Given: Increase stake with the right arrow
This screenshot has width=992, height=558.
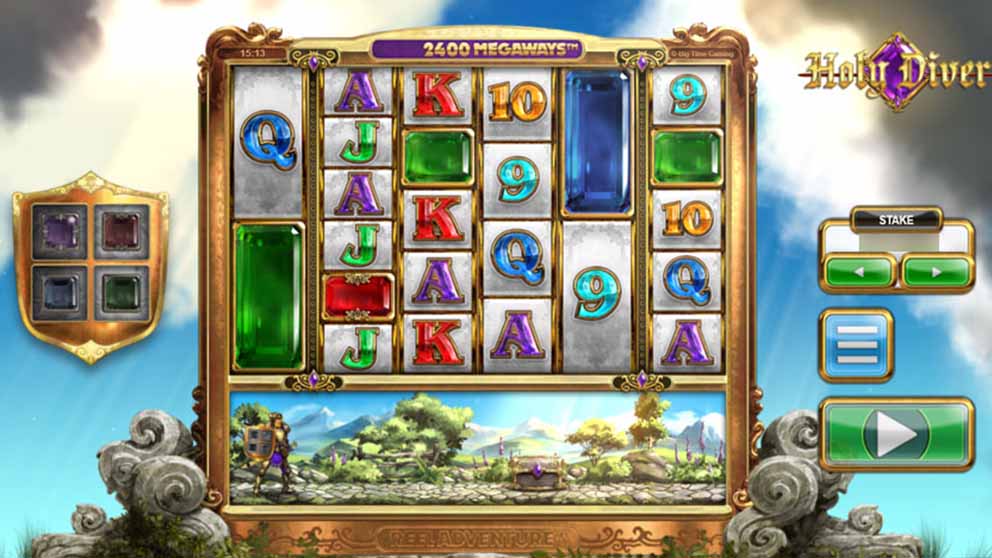Looking at the screenshot, I should [x=937, y=271].
